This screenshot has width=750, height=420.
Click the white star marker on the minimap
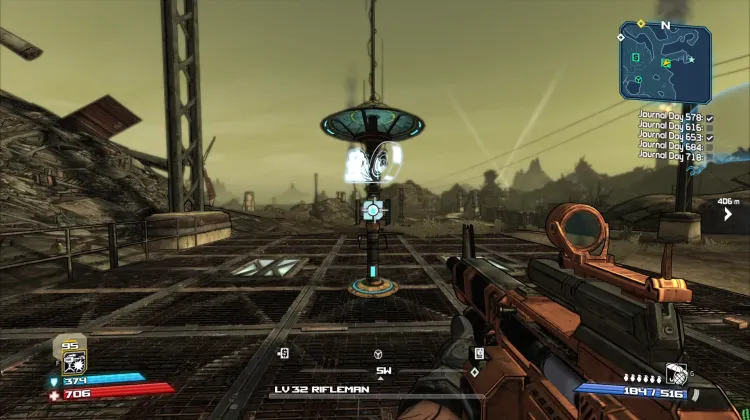(x=691, y=59)
